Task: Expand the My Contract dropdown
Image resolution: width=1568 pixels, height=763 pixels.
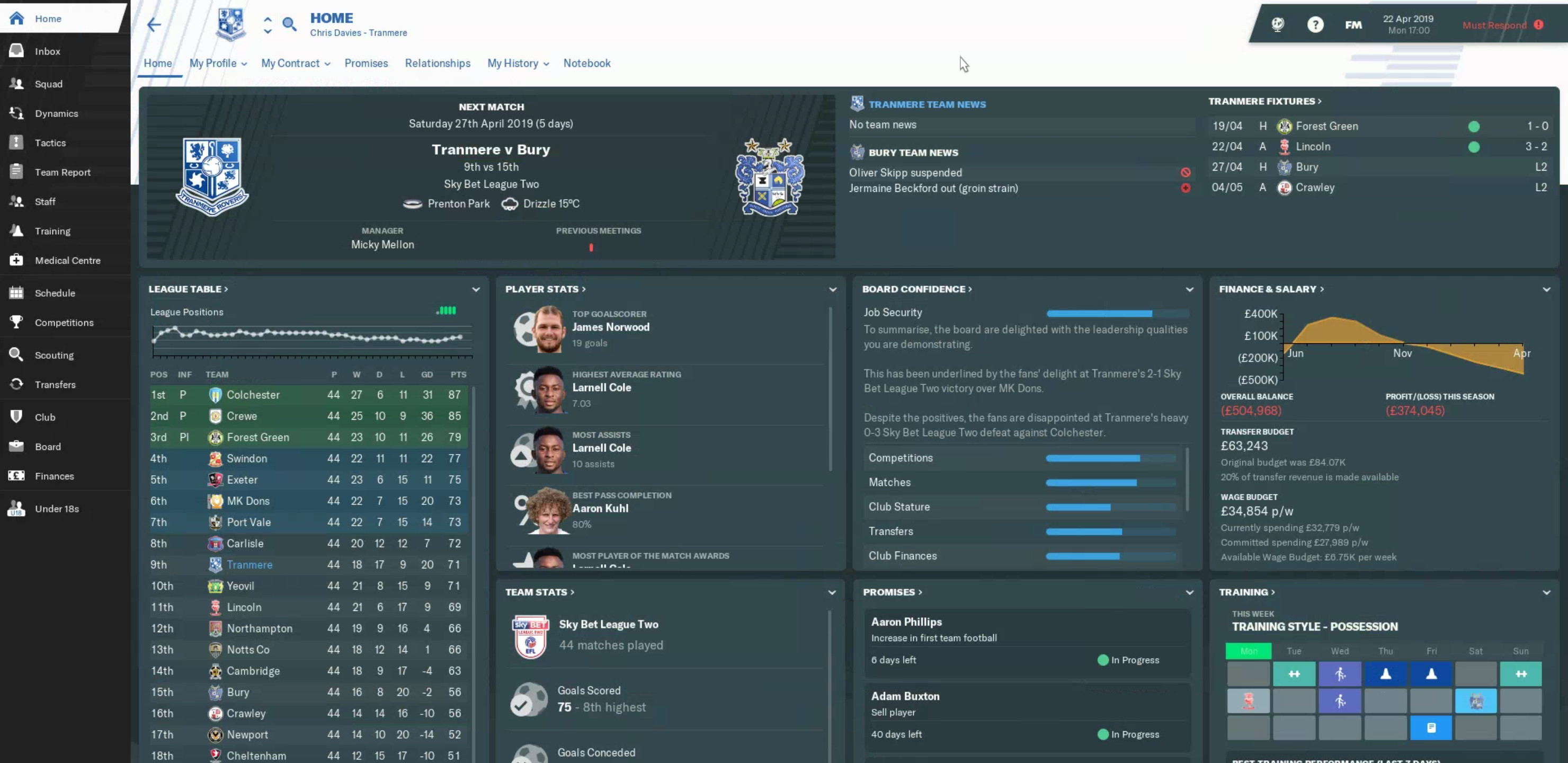Action: (x=295, y=64)
